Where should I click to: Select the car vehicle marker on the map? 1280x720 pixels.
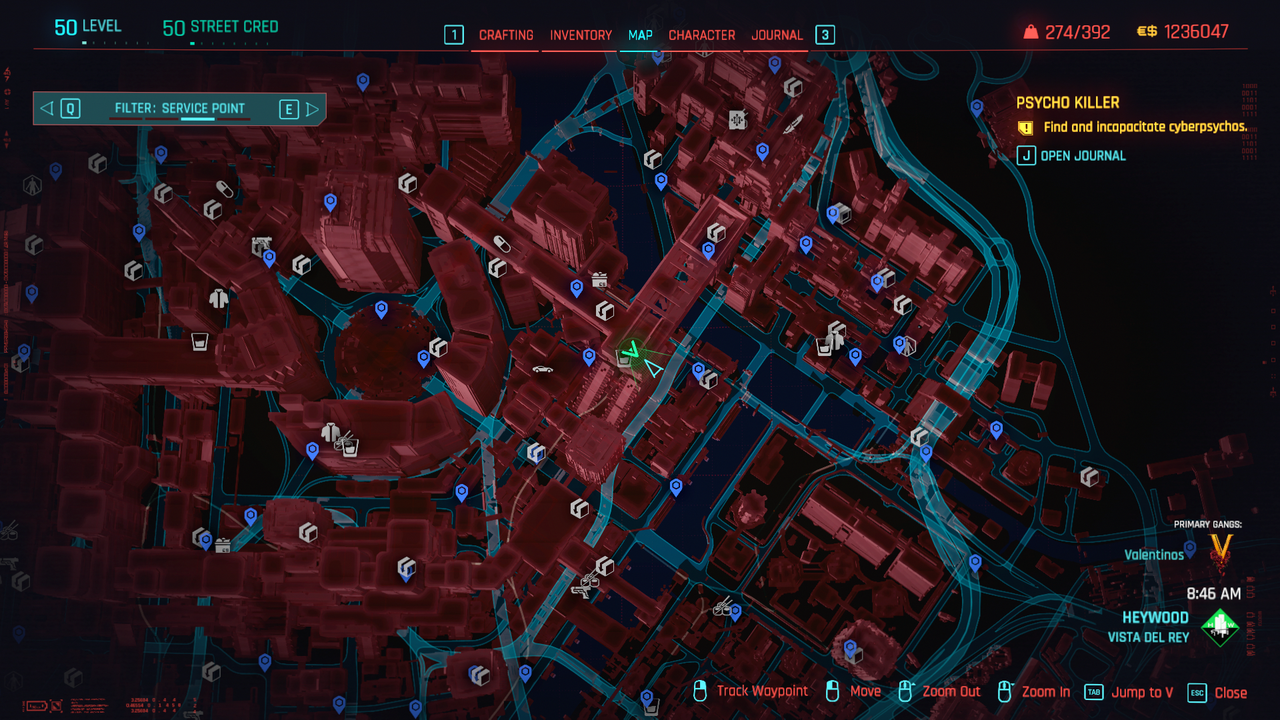[x=543, y=369]
